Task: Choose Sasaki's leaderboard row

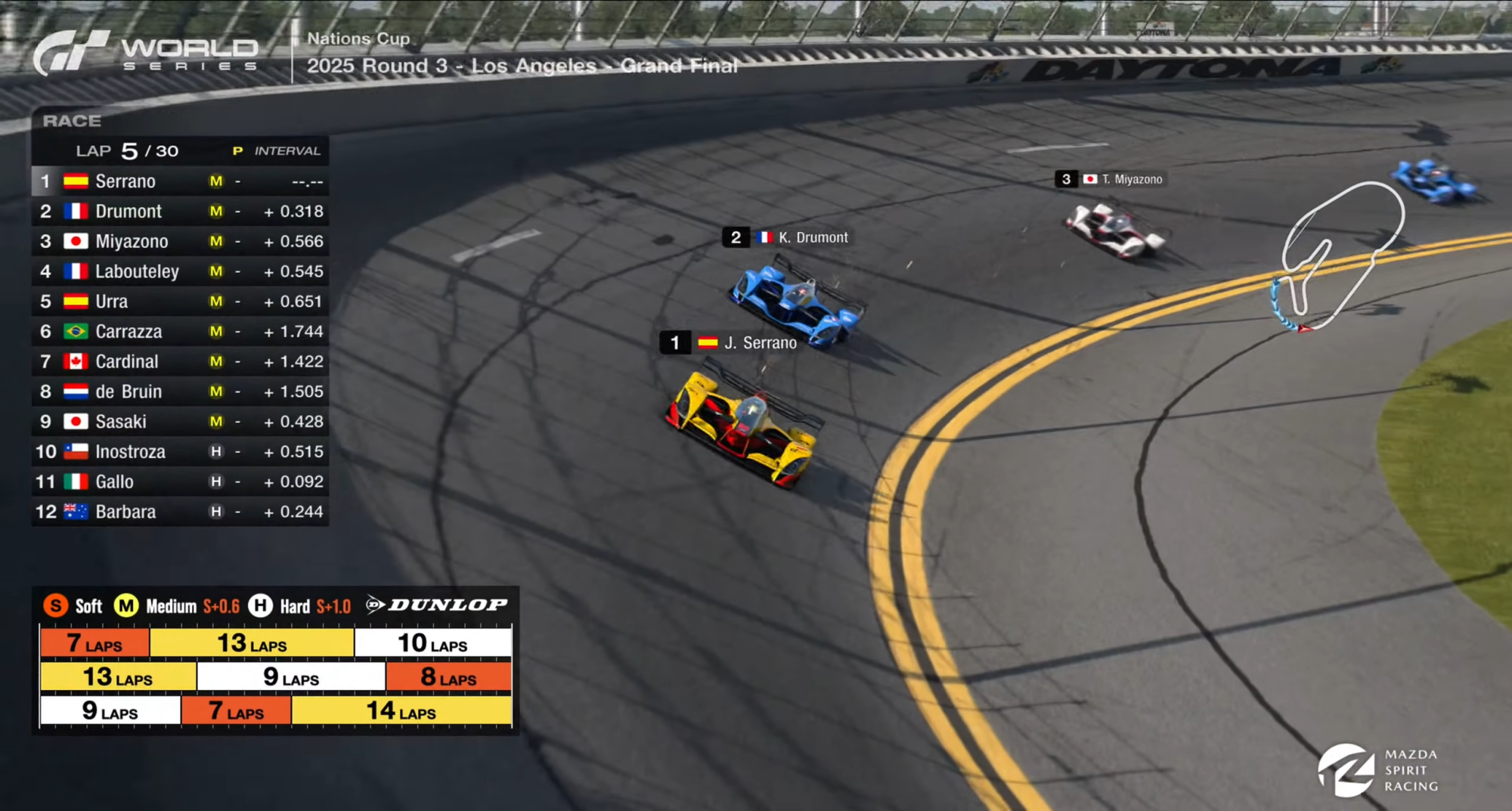Action: [x=180, y=422]
